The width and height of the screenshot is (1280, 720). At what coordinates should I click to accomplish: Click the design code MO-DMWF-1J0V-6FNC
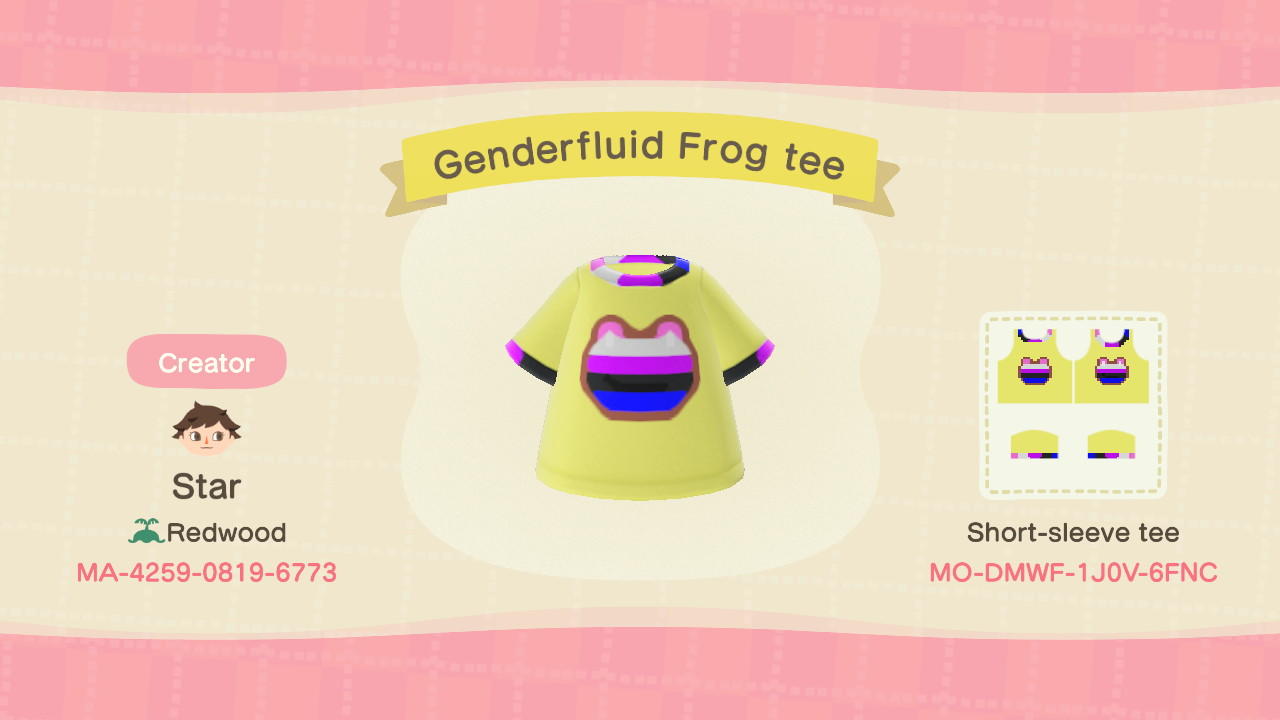click(x=1072, y=572)
